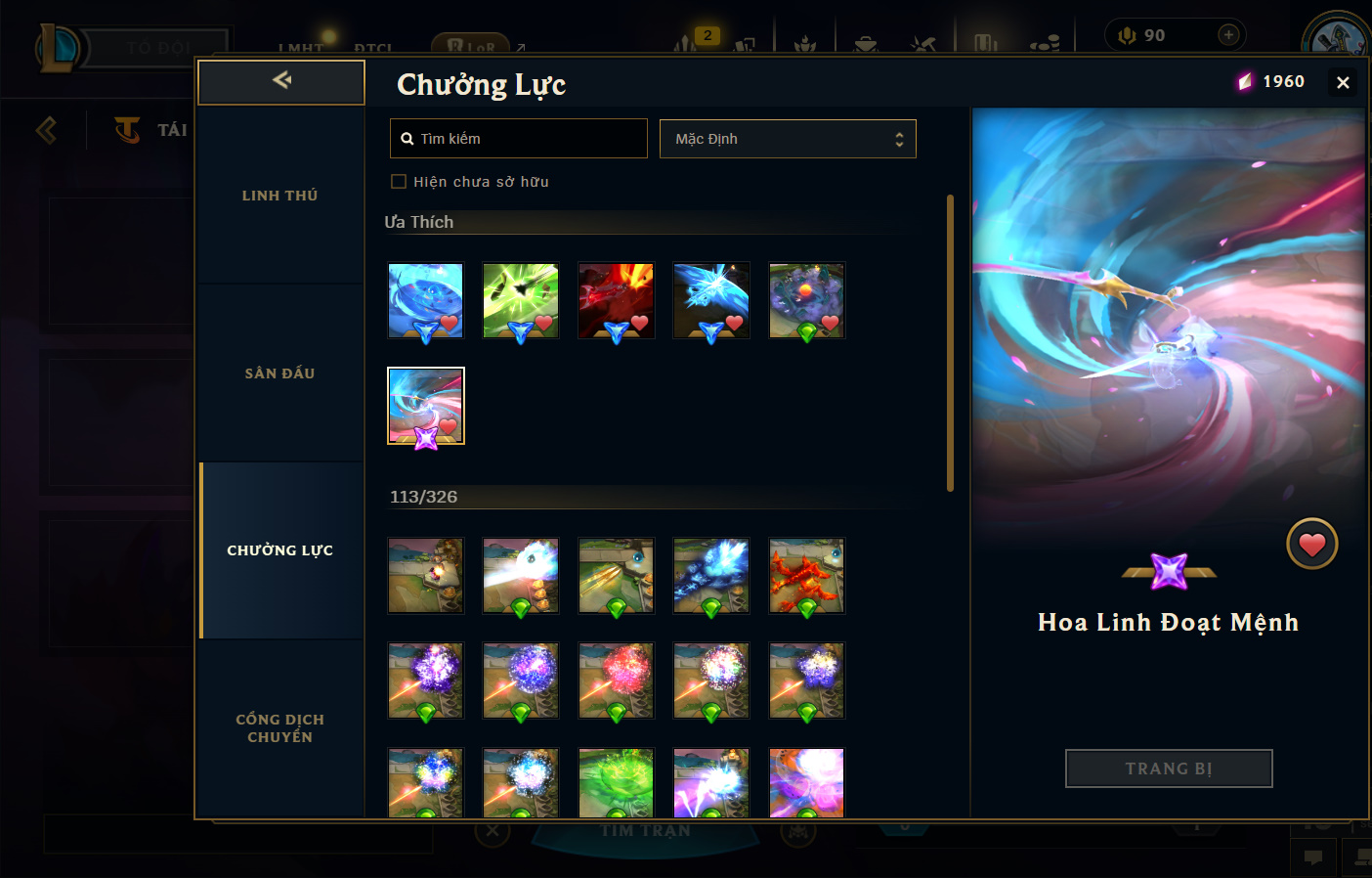
Task: Choose the red fiery favorite boom
Action: click(616, 300)
